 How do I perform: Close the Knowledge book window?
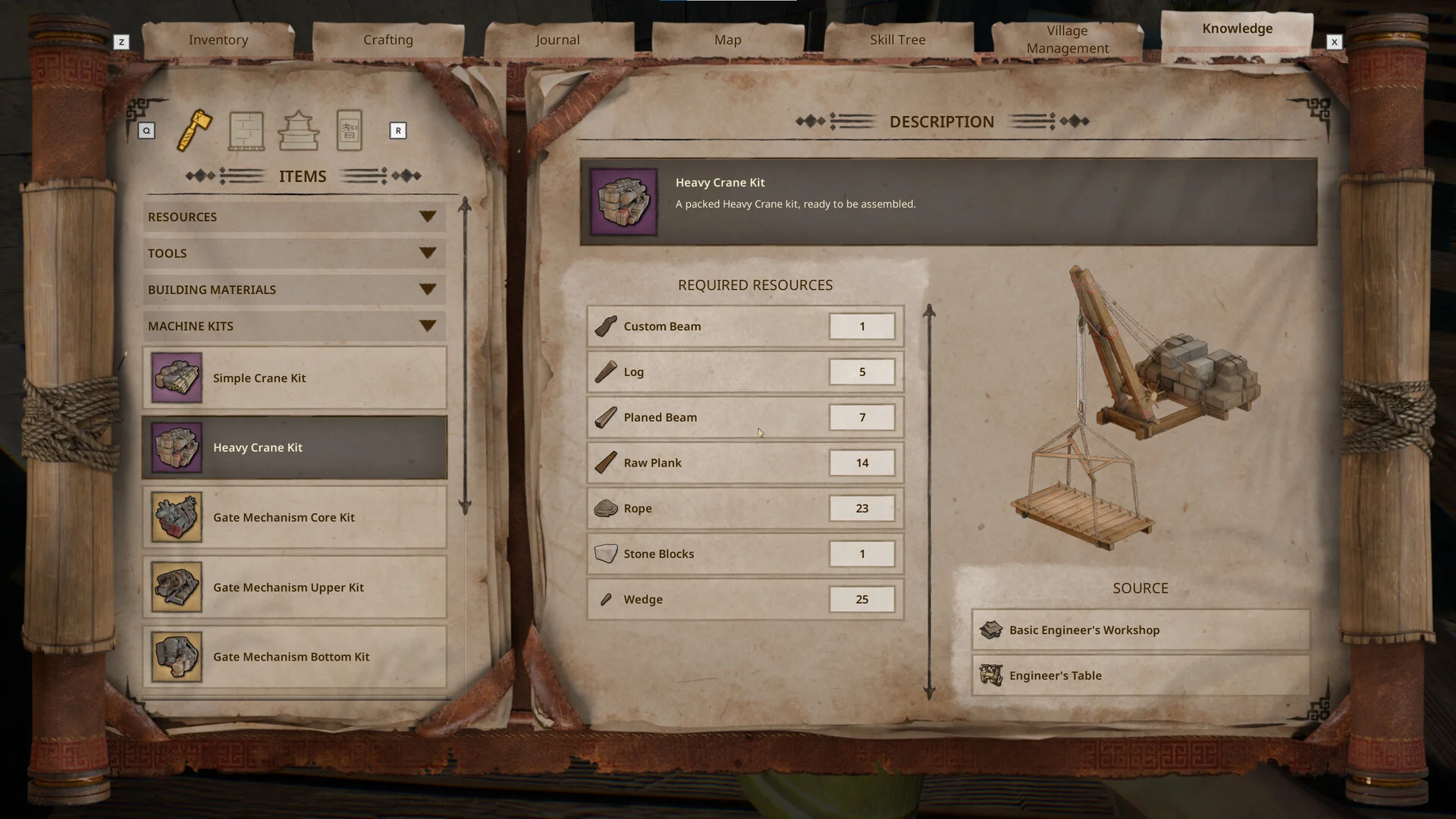click(1334, 42)
